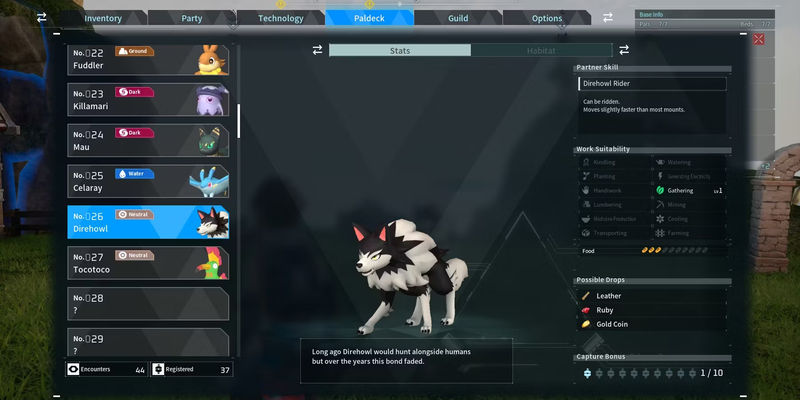Select the Paldeck tab
Viewport: 800px width, 400px height.
pyautogui.click(x=369, y=18)
